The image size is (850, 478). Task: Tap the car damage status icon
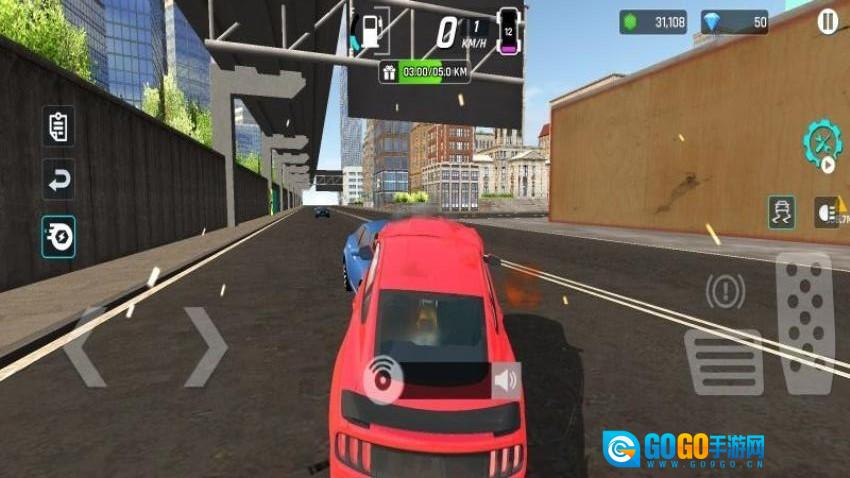508,30
